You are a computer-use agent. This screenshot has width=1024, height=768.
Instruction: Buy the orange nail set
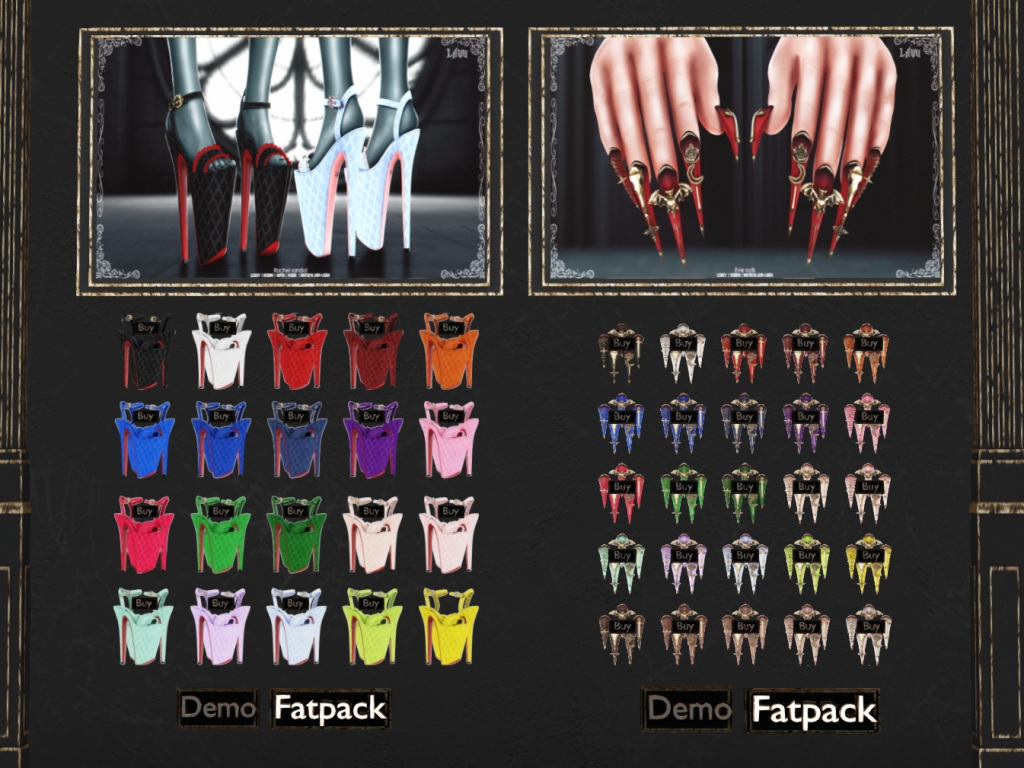(869, 343)
